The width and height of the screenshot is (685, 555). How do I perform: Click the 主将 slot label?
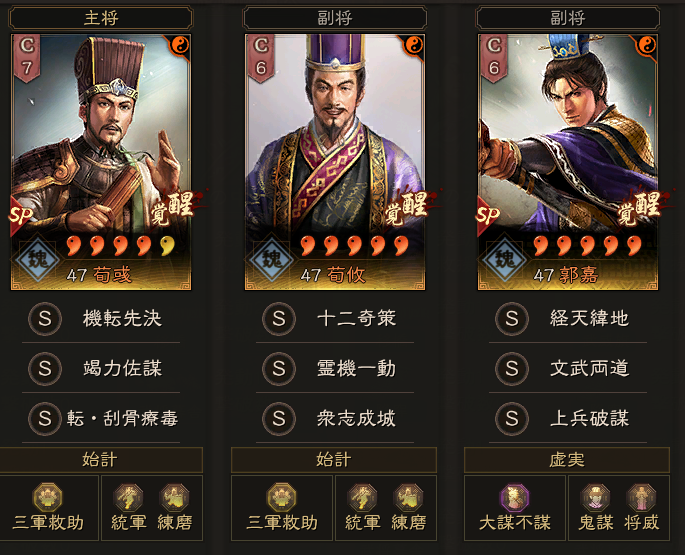[x=100, y=17]
